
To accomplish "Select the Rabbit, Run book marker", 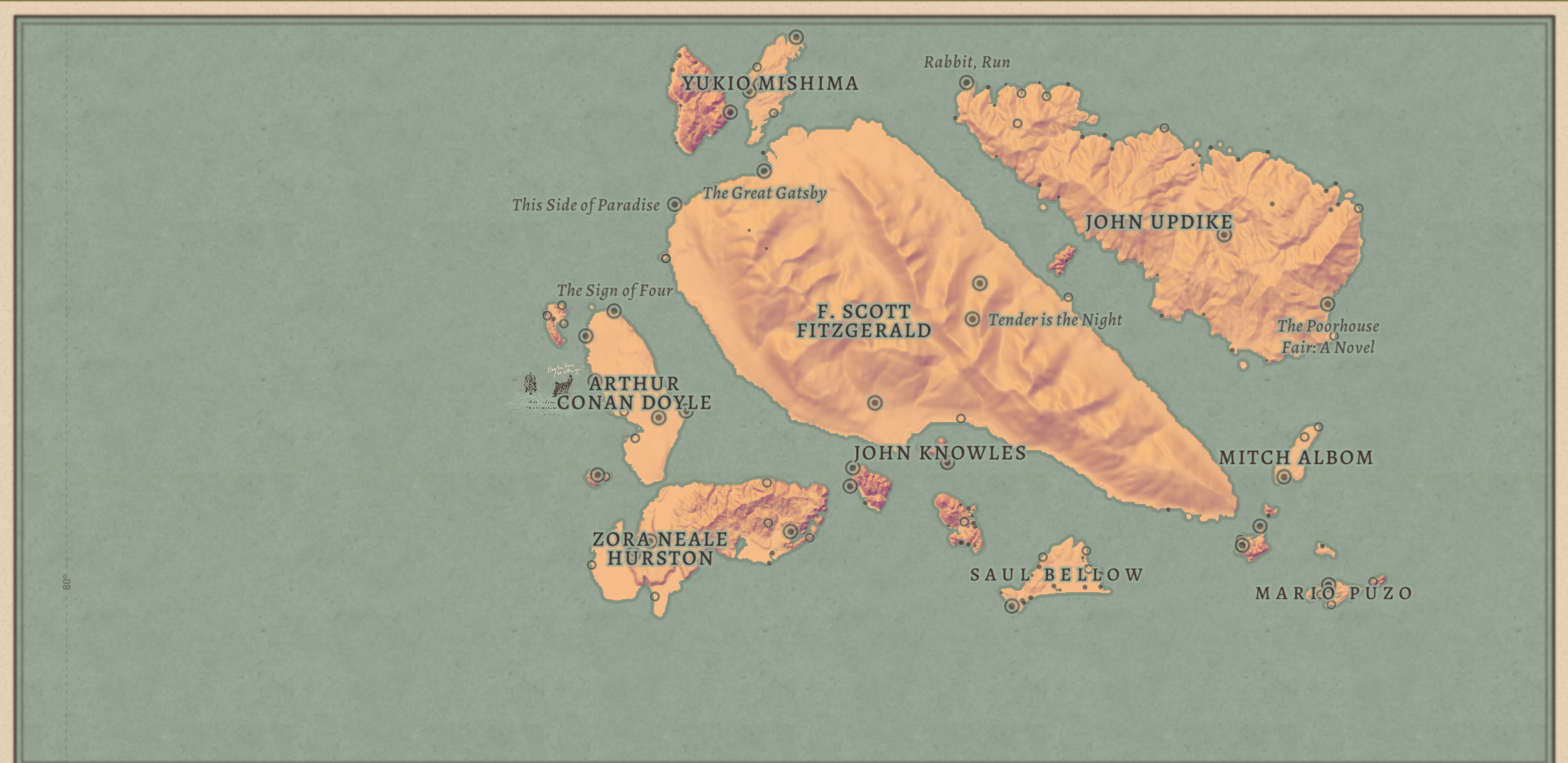I will 966,83.
